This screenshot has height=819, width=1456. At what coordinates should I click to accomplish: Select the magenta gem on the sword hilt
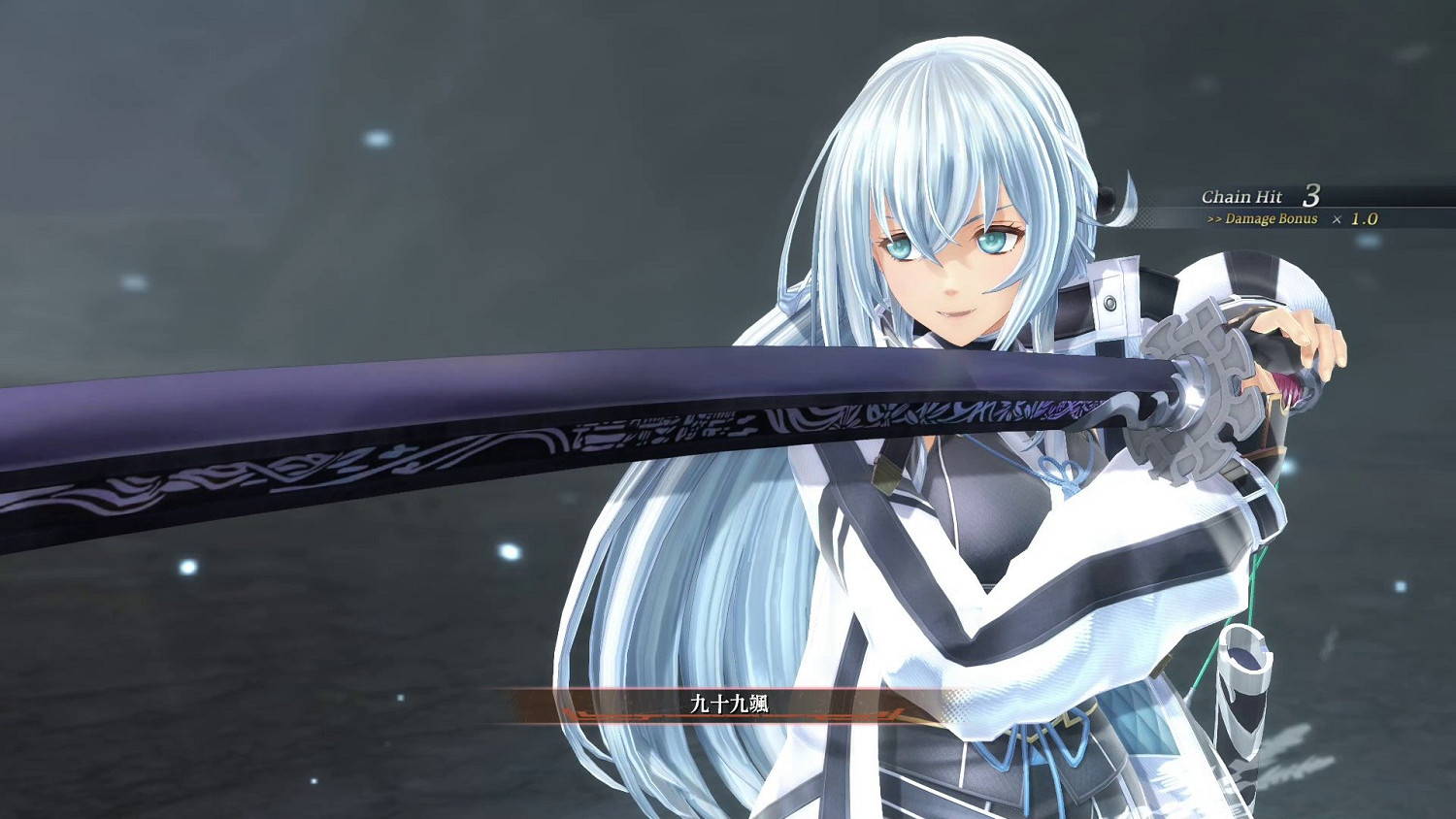tap(1284, 388)
